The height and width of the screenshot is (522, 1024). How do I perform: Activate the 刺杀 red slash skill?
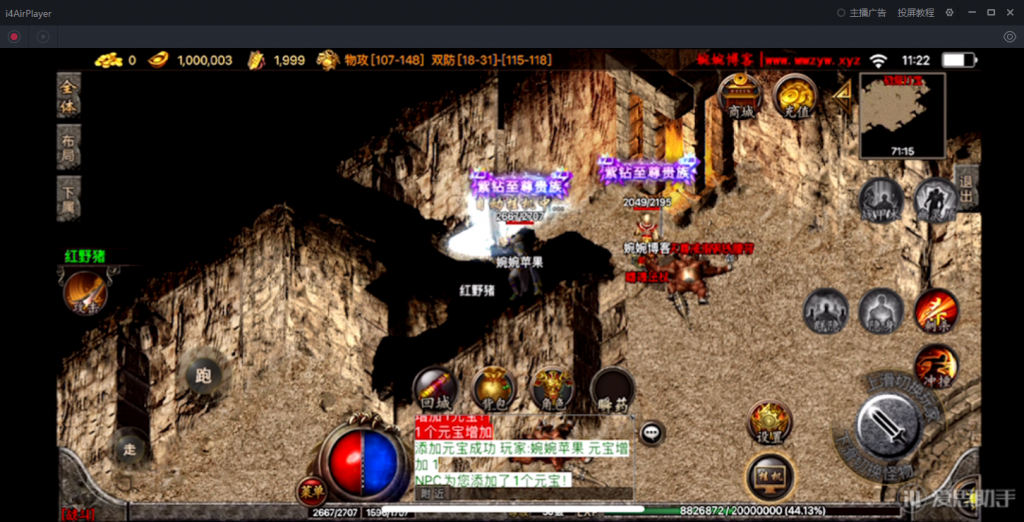pyautogui.click(x=936, y=311)
